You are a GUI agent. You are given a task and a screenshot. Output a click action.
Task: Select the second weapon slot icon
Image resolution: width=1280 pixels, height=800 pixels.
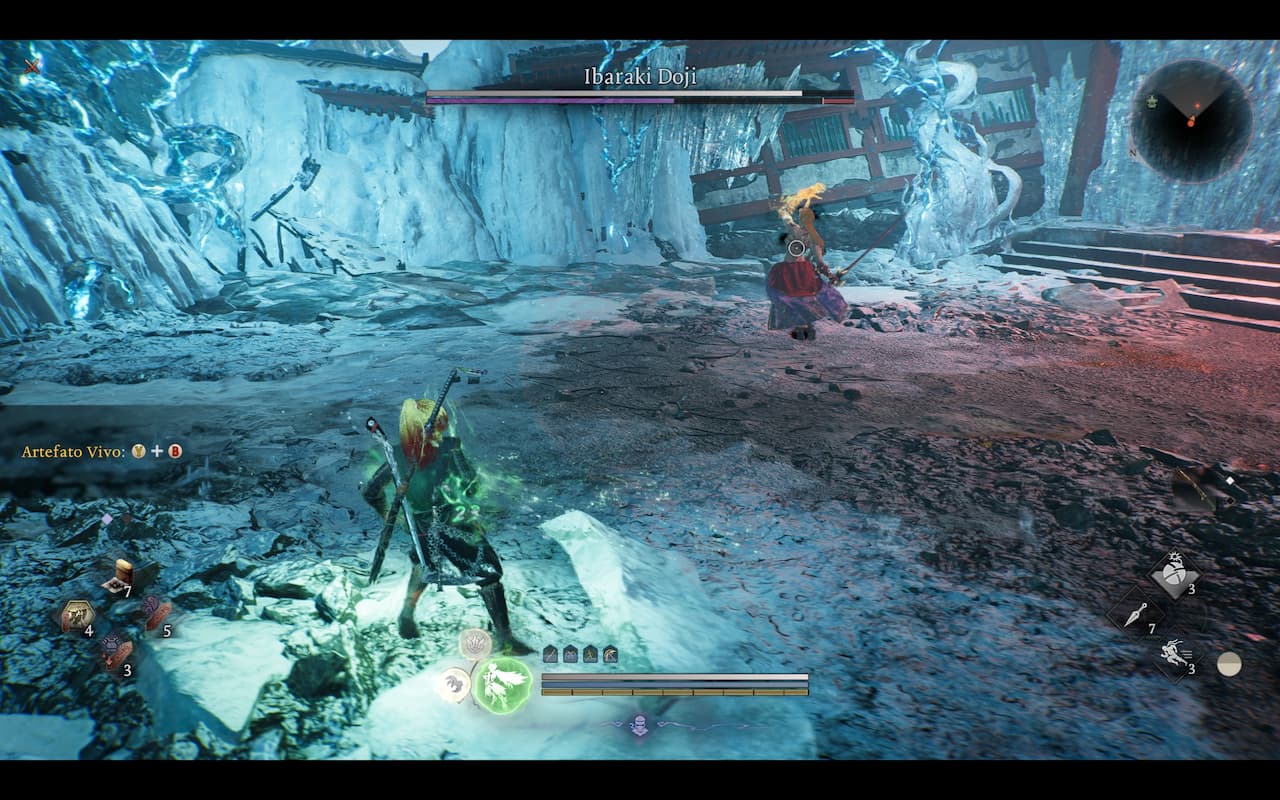coord(570,654)
